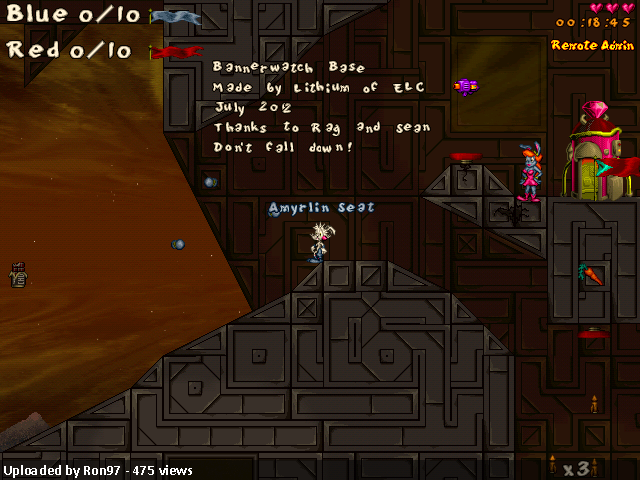Click the blue team flag icon
Screen dimensions: 640x480
click(x=175, y=17)
